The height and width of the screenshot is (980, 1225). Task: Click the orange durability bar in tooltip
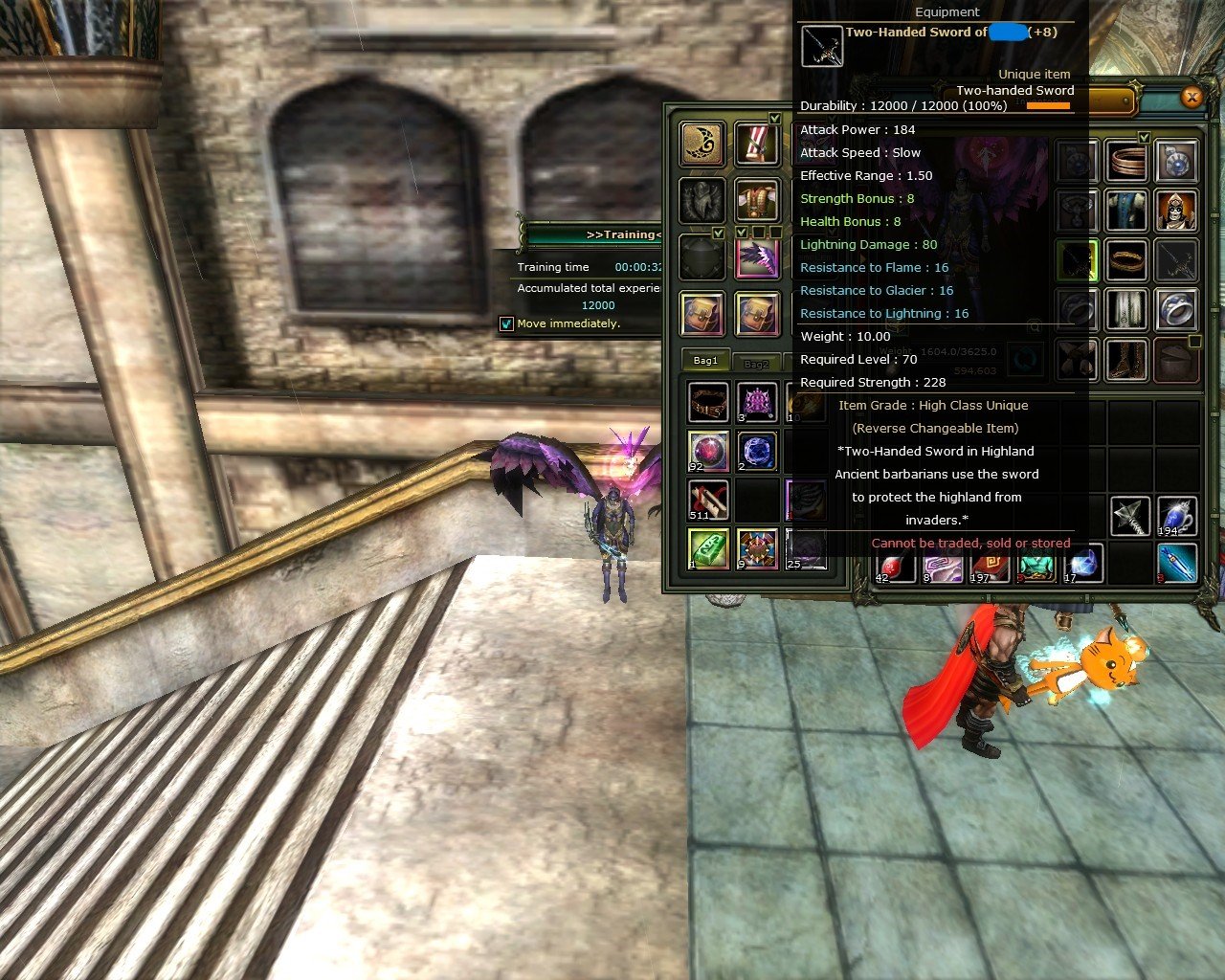(1049, 107)
